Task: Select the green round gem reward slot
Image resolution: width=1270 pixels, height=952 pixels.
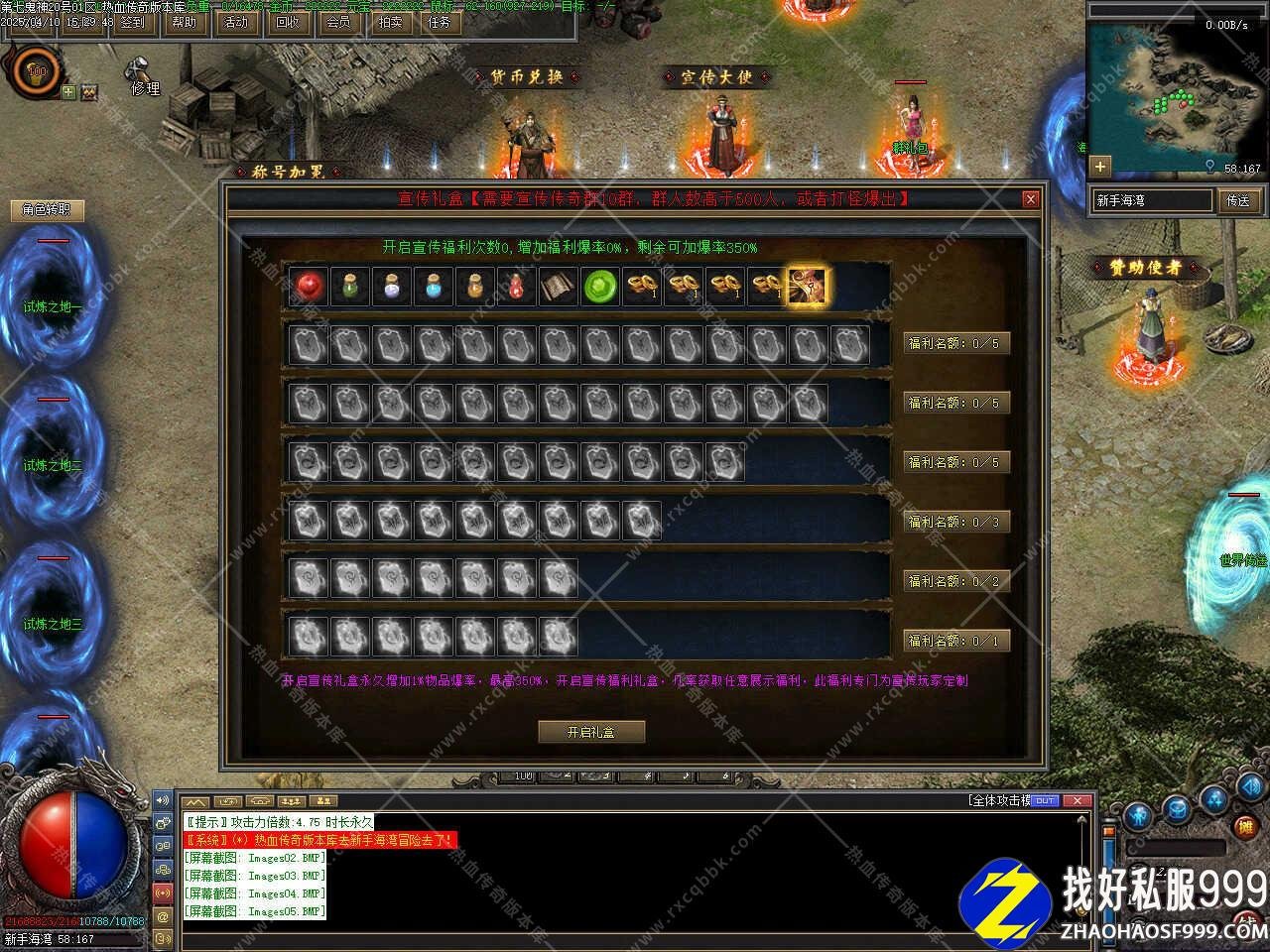Action: (x=599, y=287)
